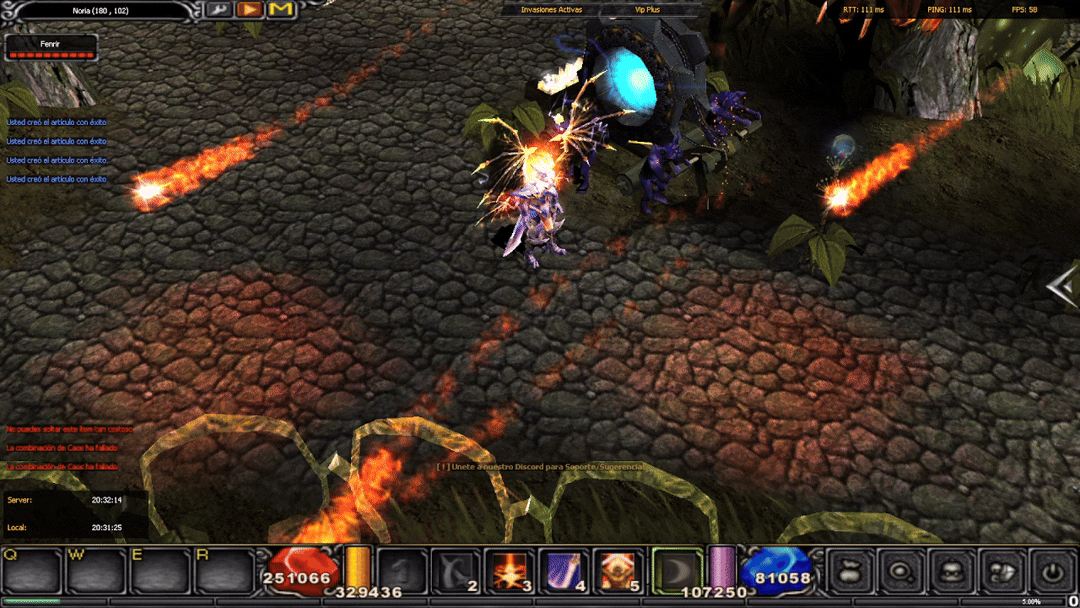Viewport: 1080px width, 608px height.
Task: Select the green-framed active skill slot
Action: [676, 571]
